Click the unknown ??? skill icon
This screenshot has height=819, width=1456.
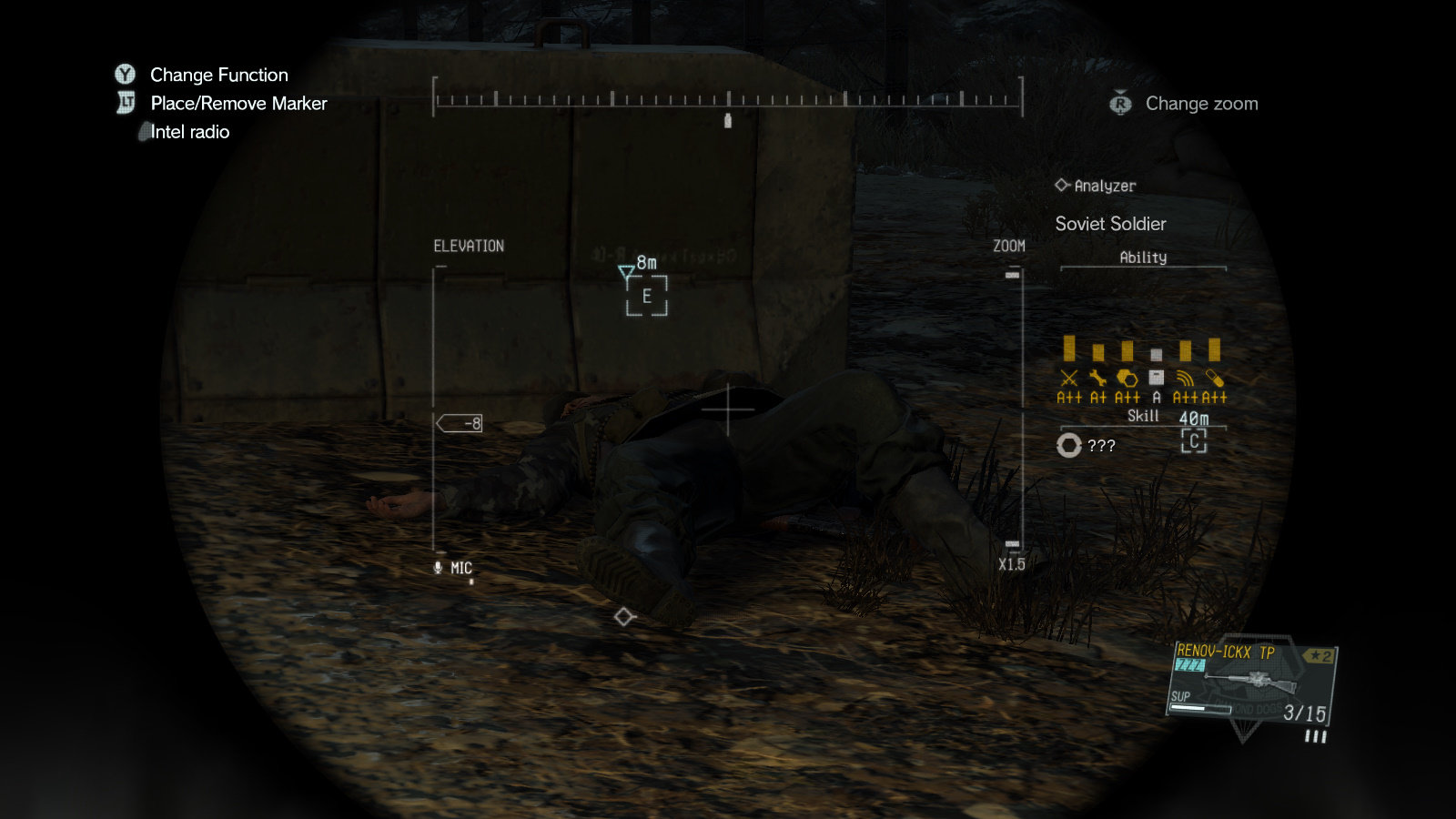[1069, 445]
